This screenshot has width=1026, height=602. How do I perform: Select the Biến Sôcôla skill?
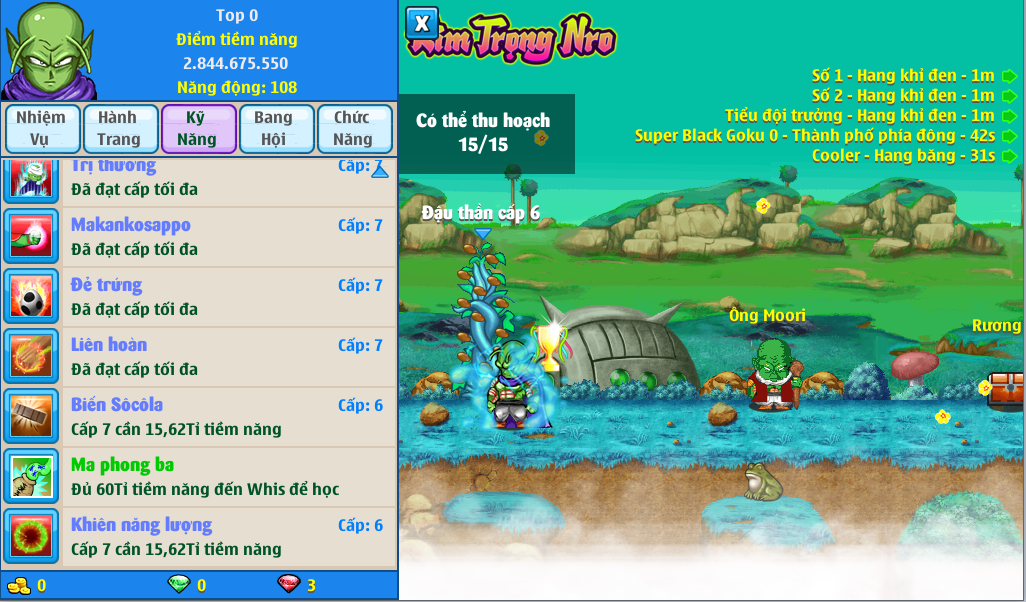[200, 417]
